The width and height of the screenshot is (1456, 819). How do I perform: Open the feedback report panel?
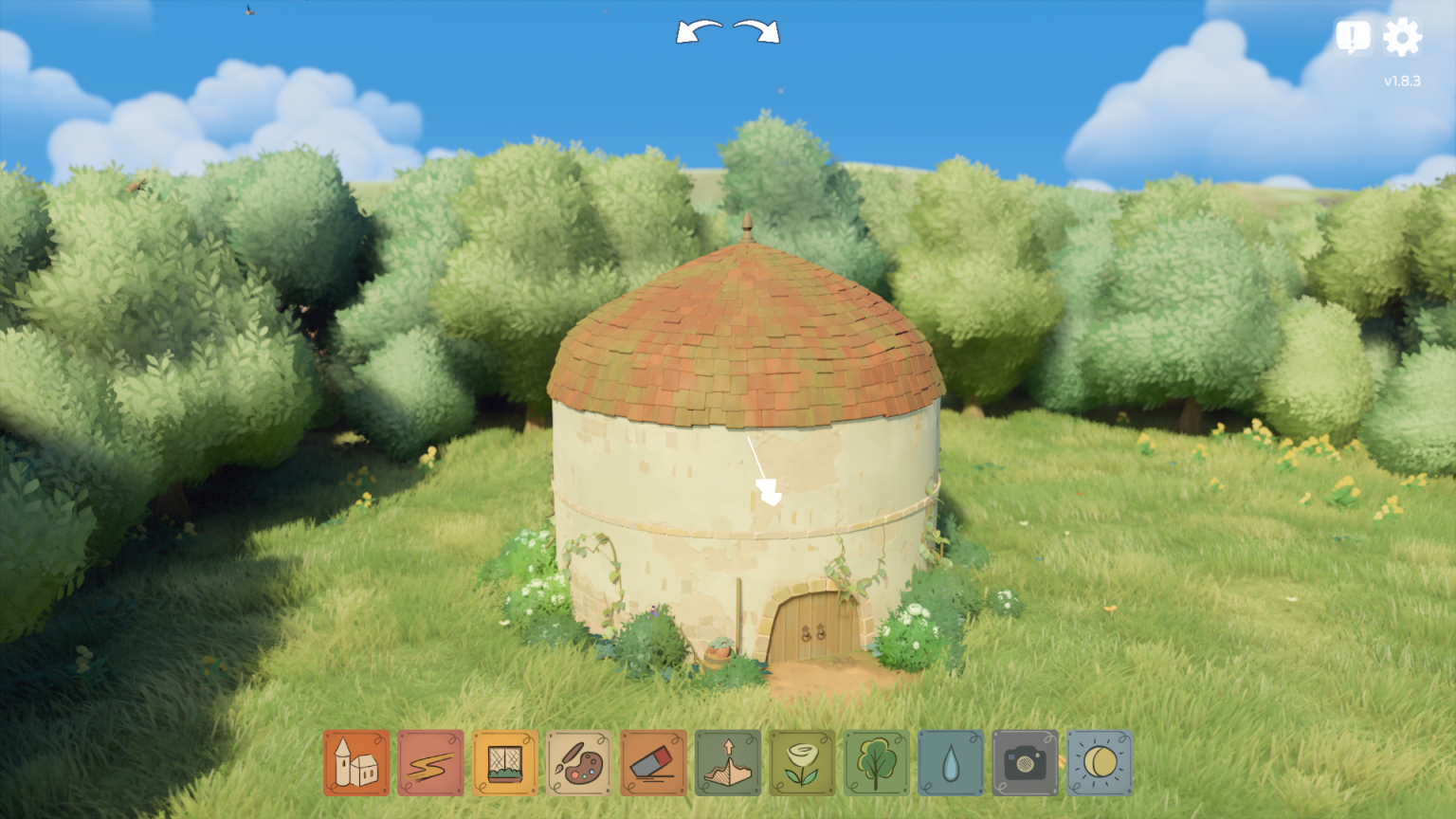[1352, 37]
